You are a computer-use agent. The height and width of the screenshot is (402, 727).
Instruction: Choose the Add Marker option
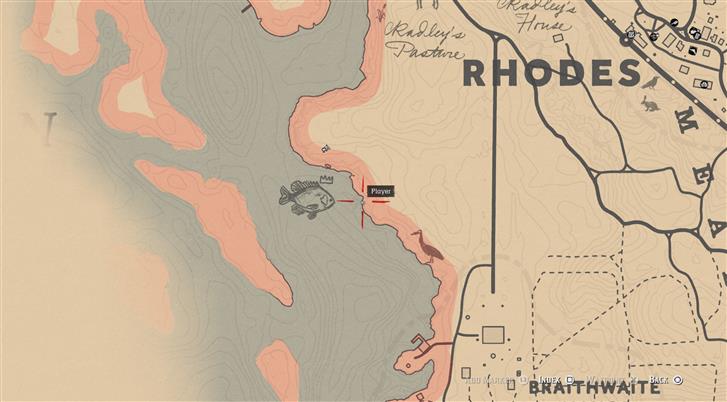[x=490, y=381]
